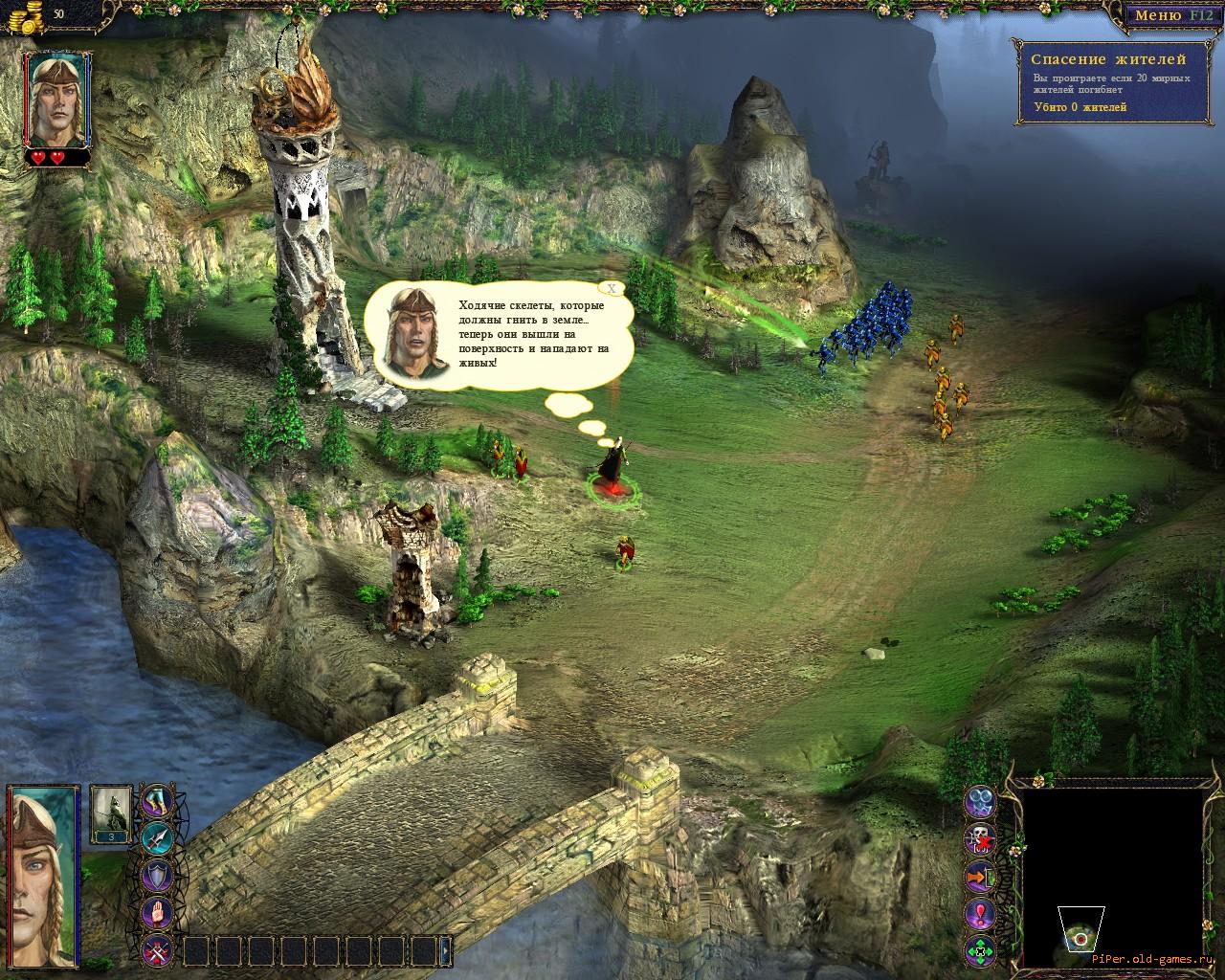The image size is (1225, 980).
Task: Choose the arrow attack command
Action: coord(157,837)
